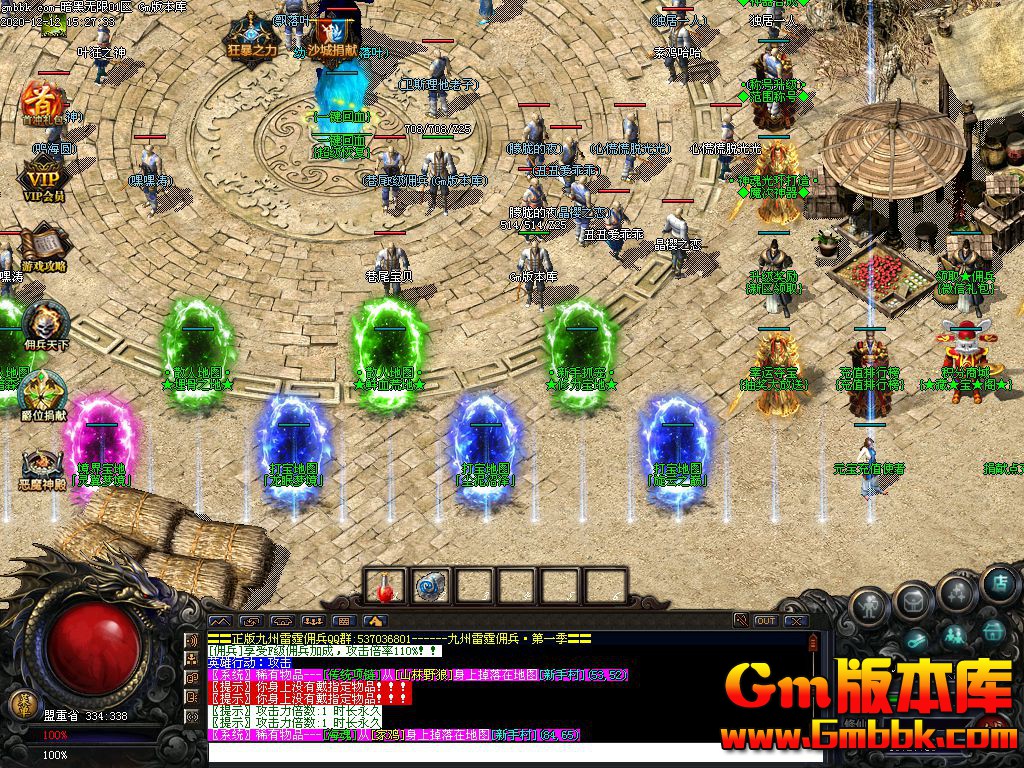The width and height of the screenshot is (1024, 768).
Task: Click the OUT button above the chat
Action: (766, 621)
